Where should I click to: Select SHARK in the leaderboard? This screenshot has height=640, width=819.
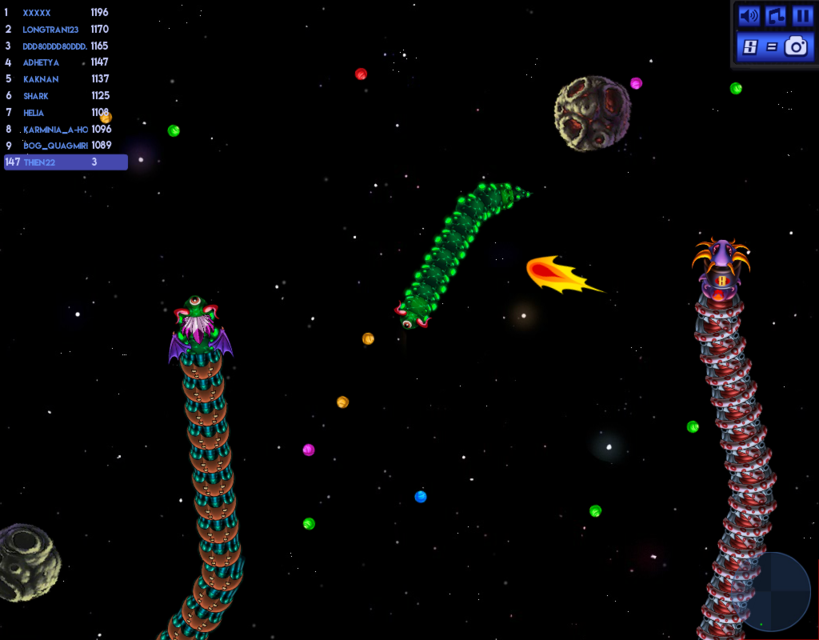pyautogui.click(x=65, y=96)
